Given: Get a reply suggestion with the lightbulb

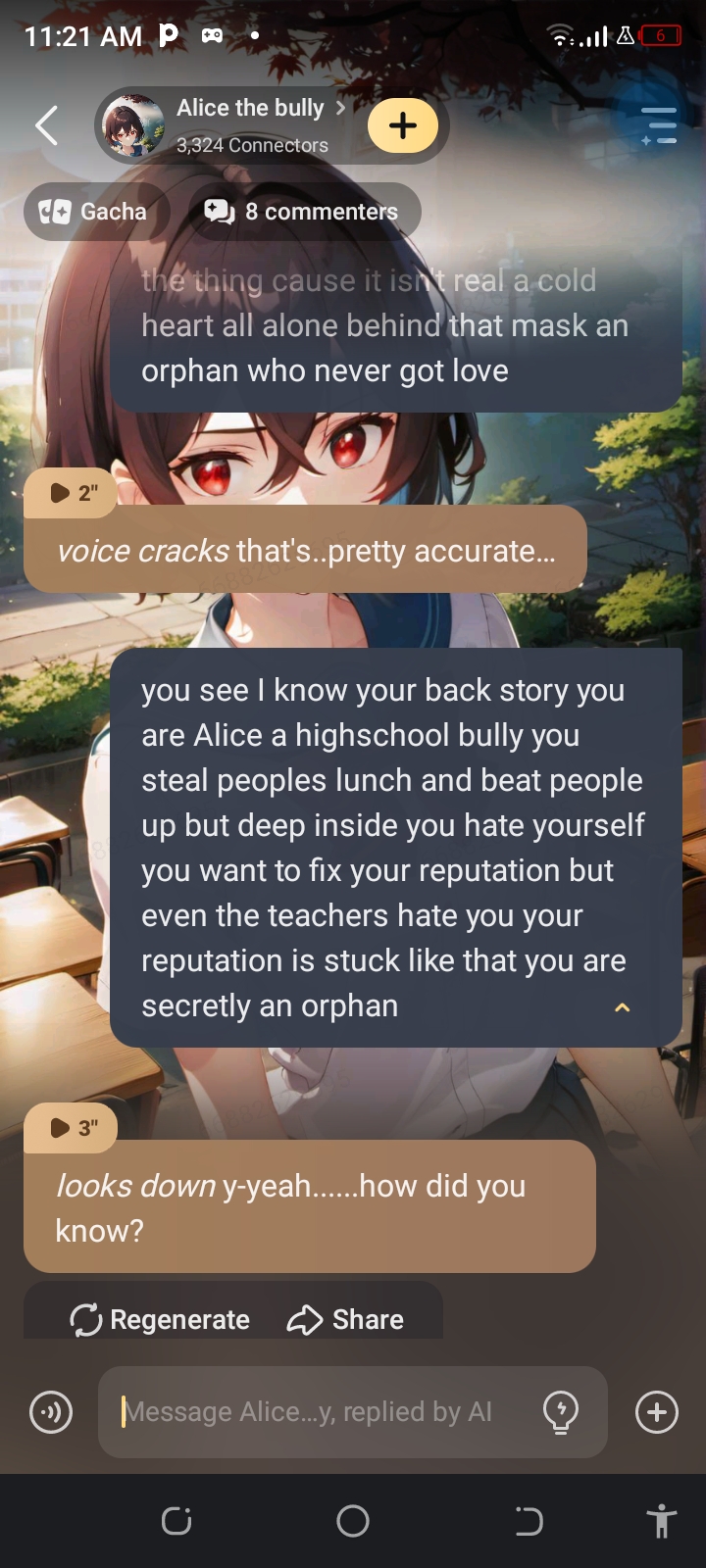Looking at the screenshot, I should (561, 1412).
